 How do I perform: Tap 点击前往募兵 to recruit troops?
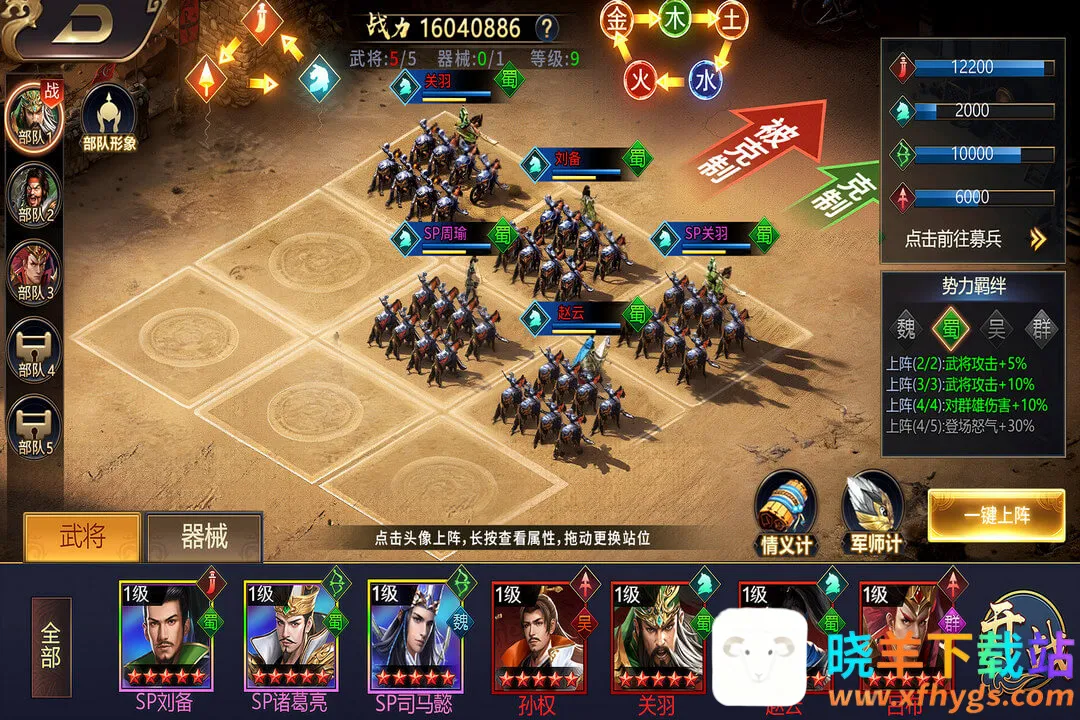[x=972, y=239]
